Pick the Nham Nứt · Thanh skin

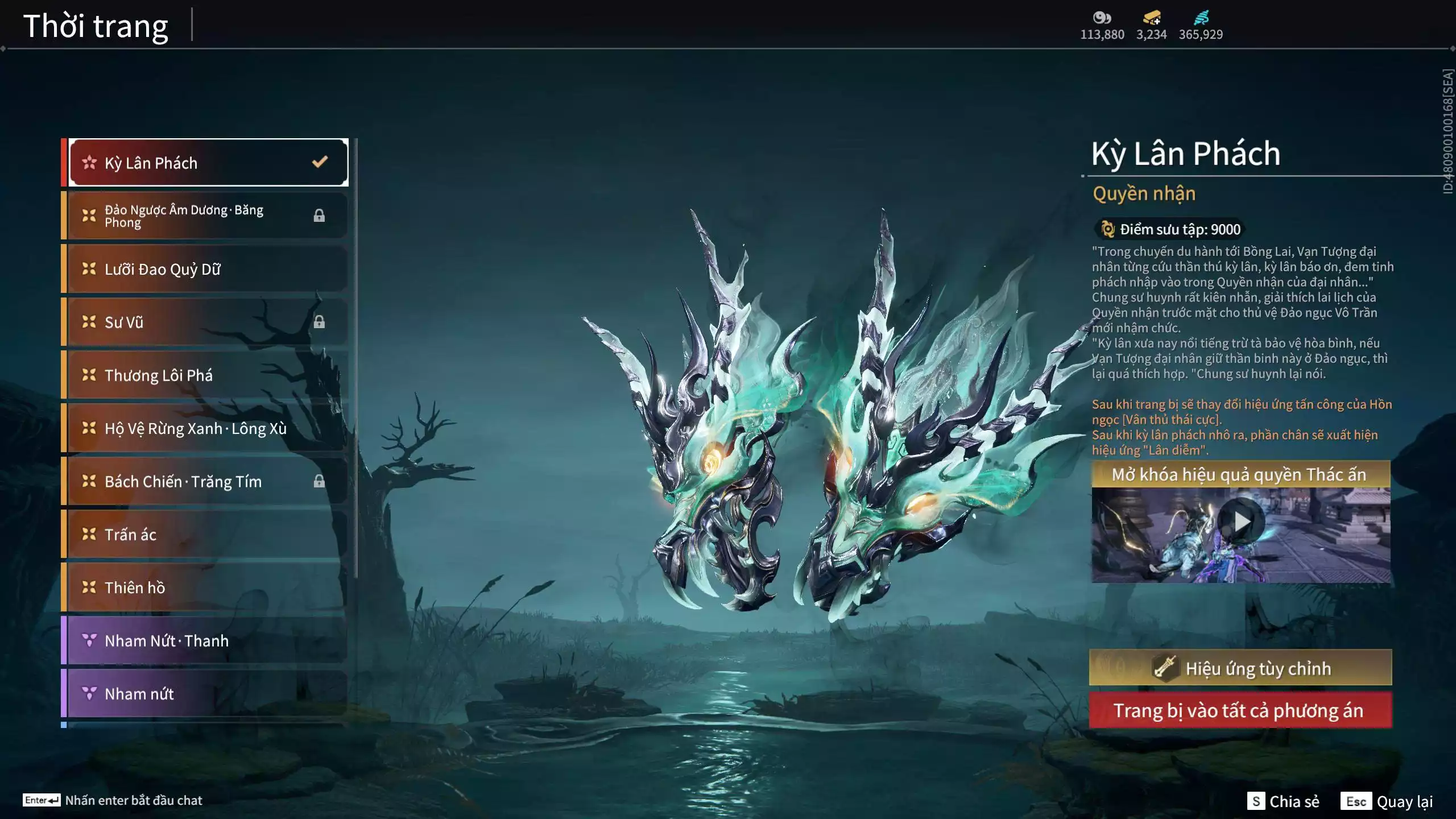[208, 640]
